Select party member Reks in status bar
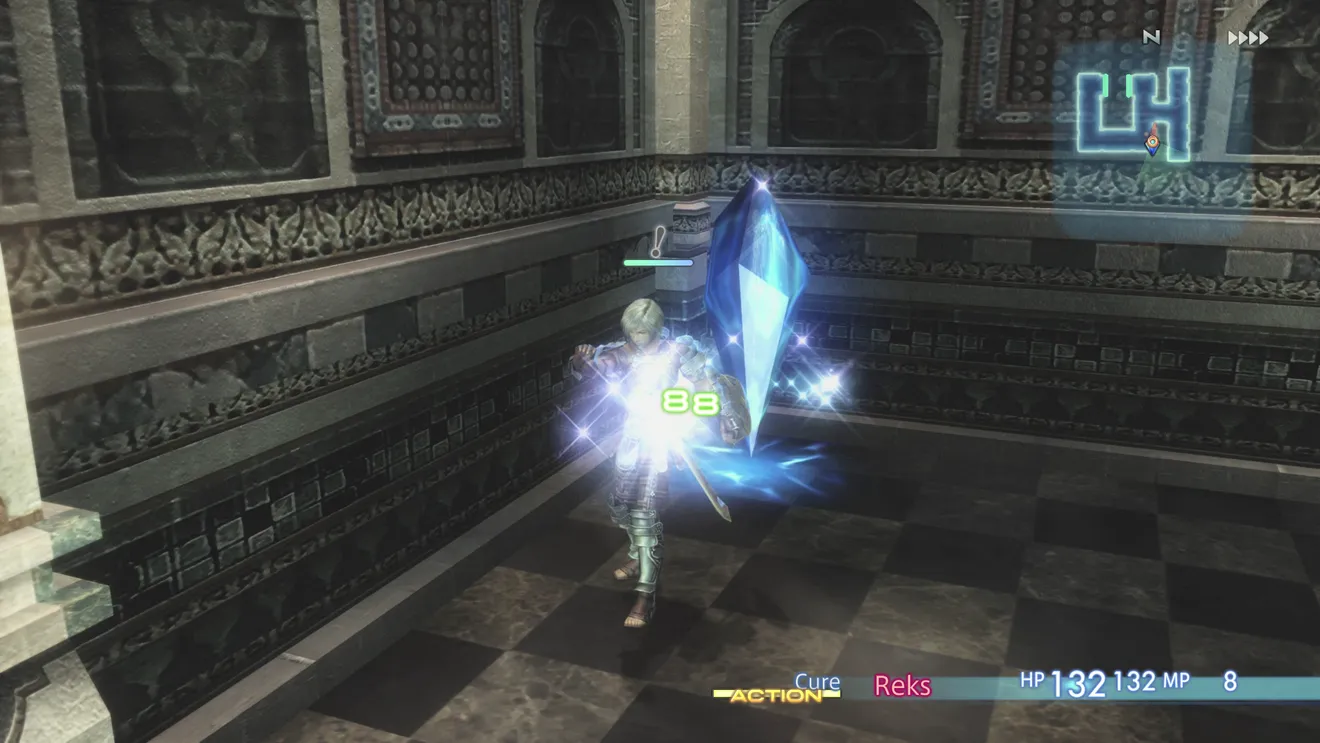This screenshot has width=1320, height=743. 902,685
